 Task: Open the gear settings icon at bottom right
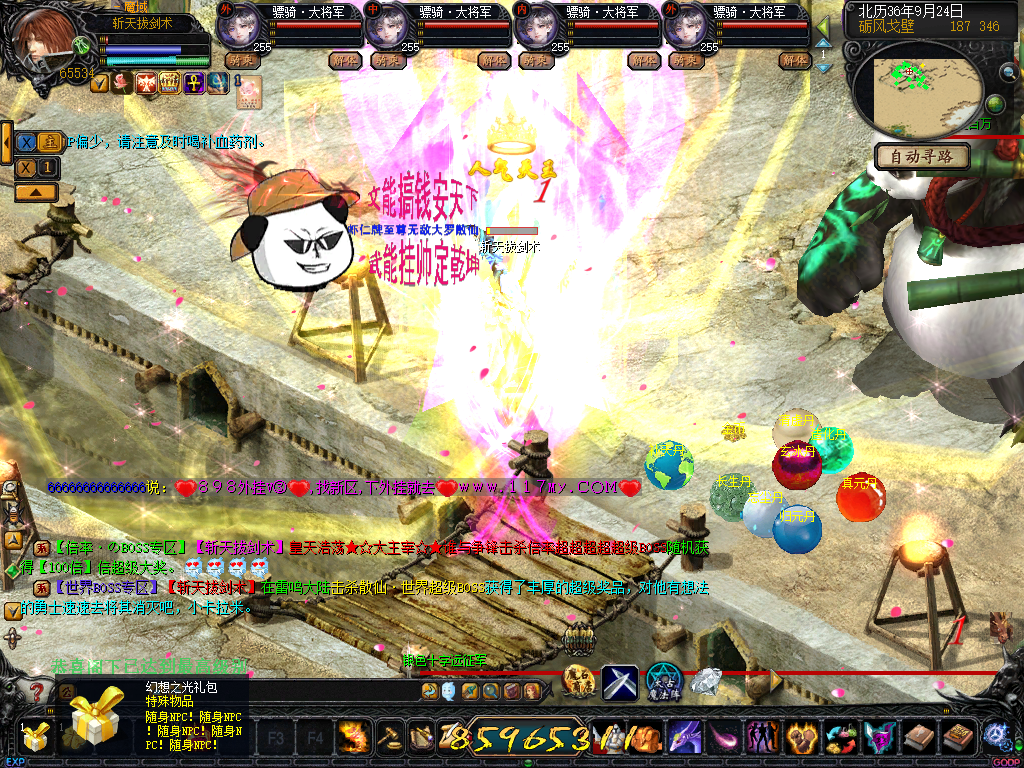(995, 734)
